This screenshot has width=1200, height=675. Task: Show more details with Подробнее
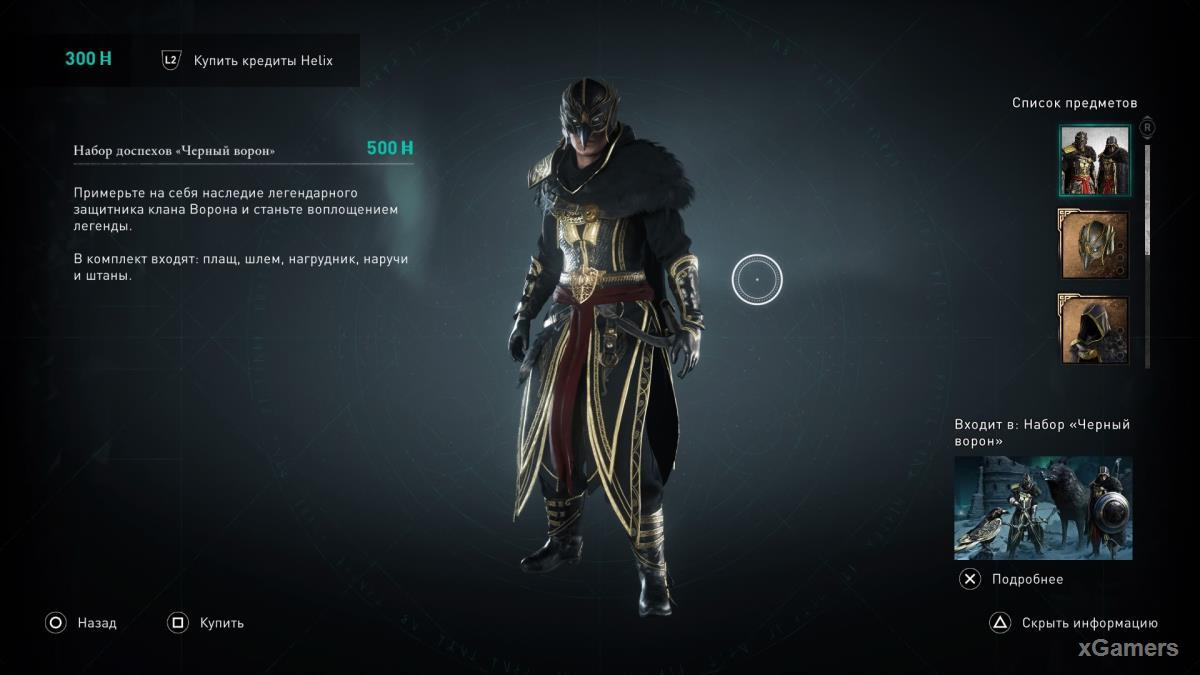click(x=1012, y=579)
